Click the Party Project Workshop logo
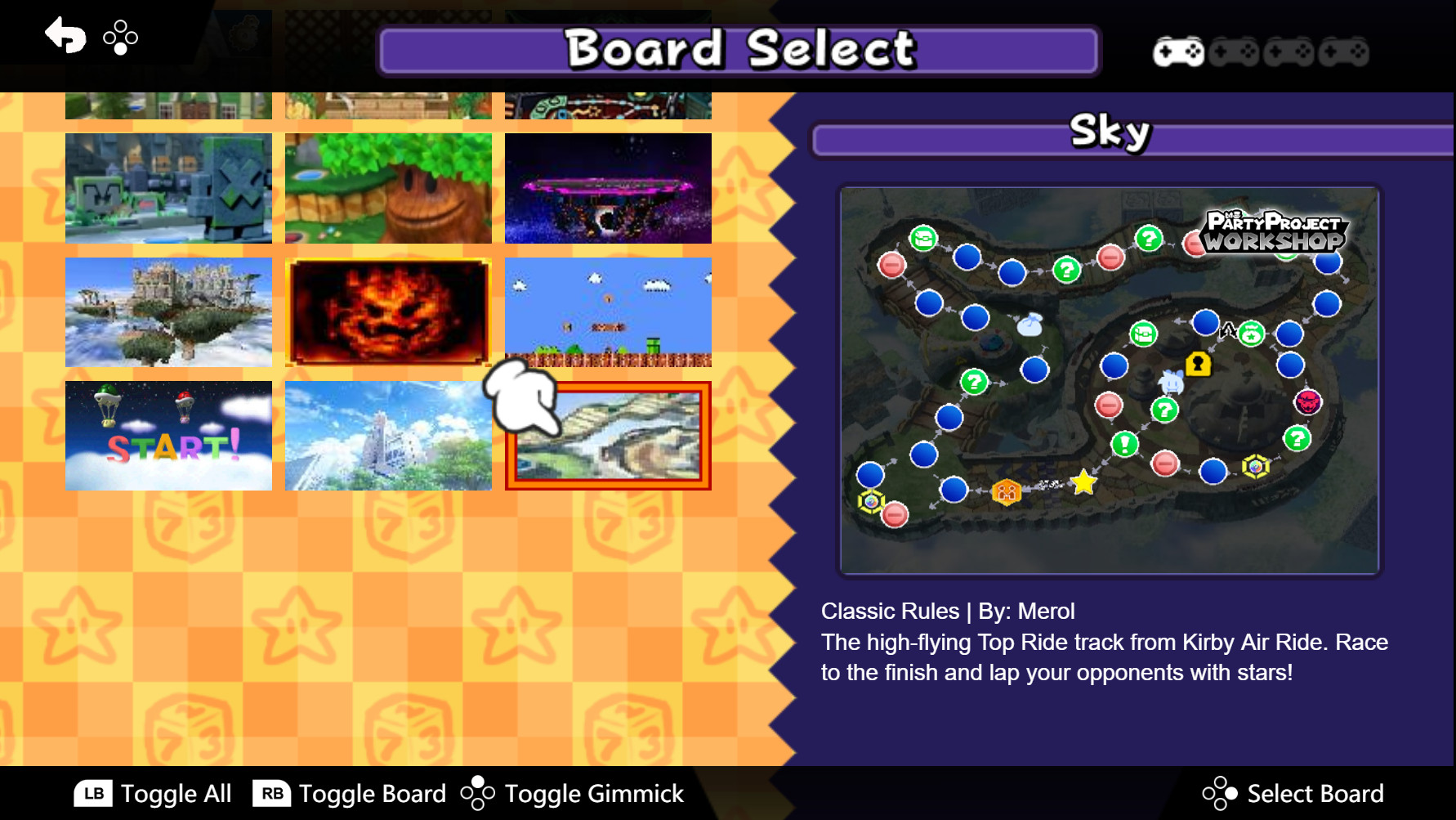The width and height of the screenshot is (1456, 820). click(x=1275, y=231)
